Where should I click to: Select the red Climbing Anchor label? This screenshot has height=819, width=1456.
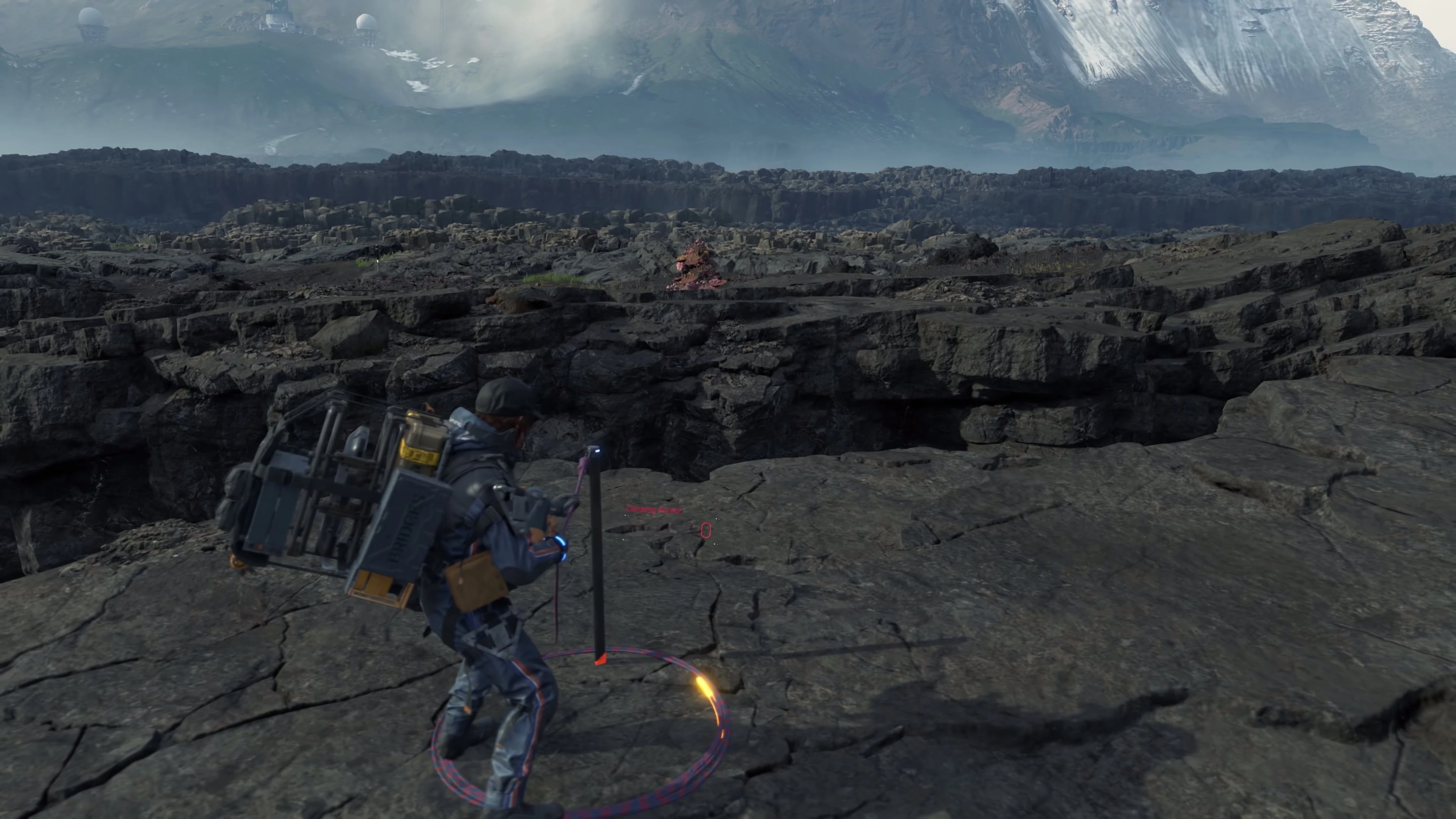pos(654,510)
